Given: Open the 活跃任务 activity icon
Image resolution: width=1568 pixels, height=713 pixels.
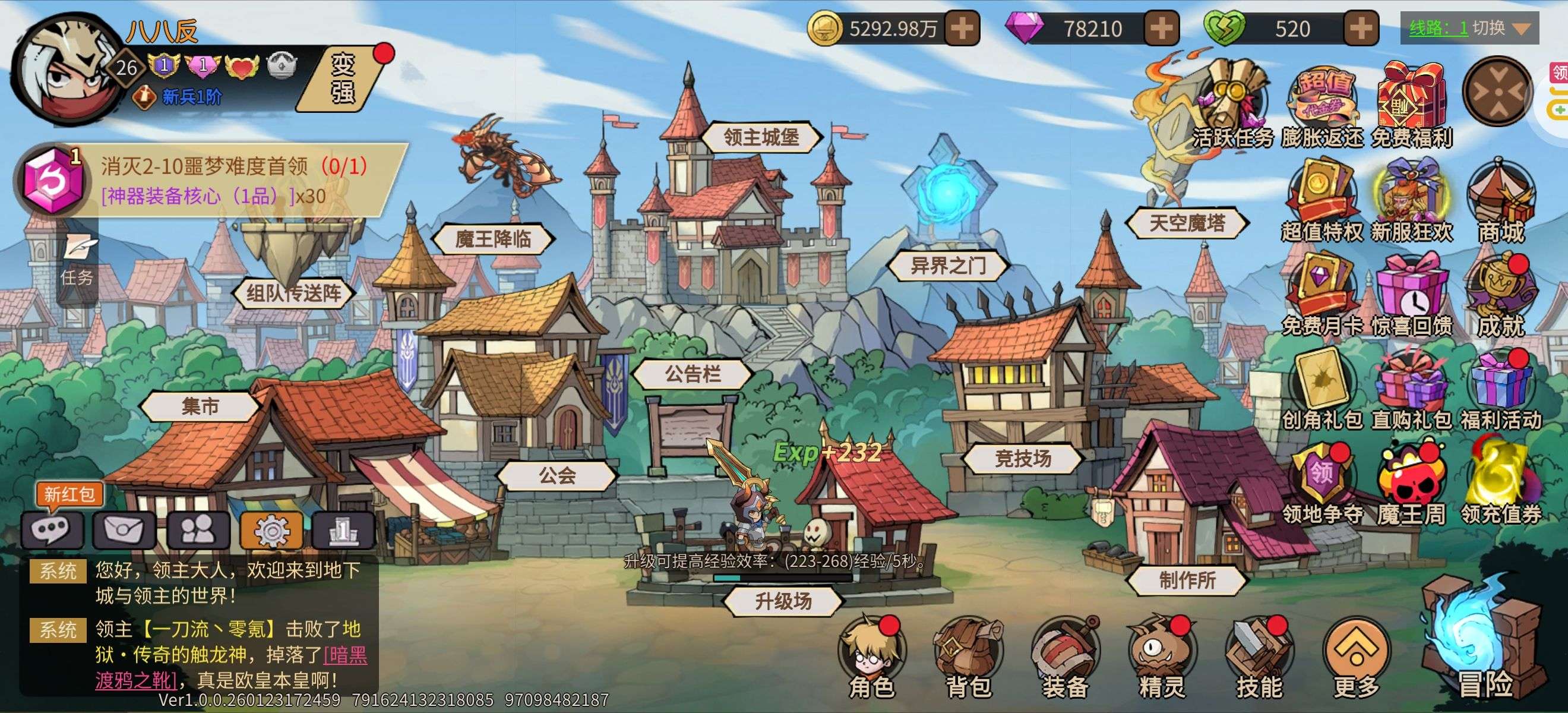Looking at the screenshot, I should (x=1232, y=105).
